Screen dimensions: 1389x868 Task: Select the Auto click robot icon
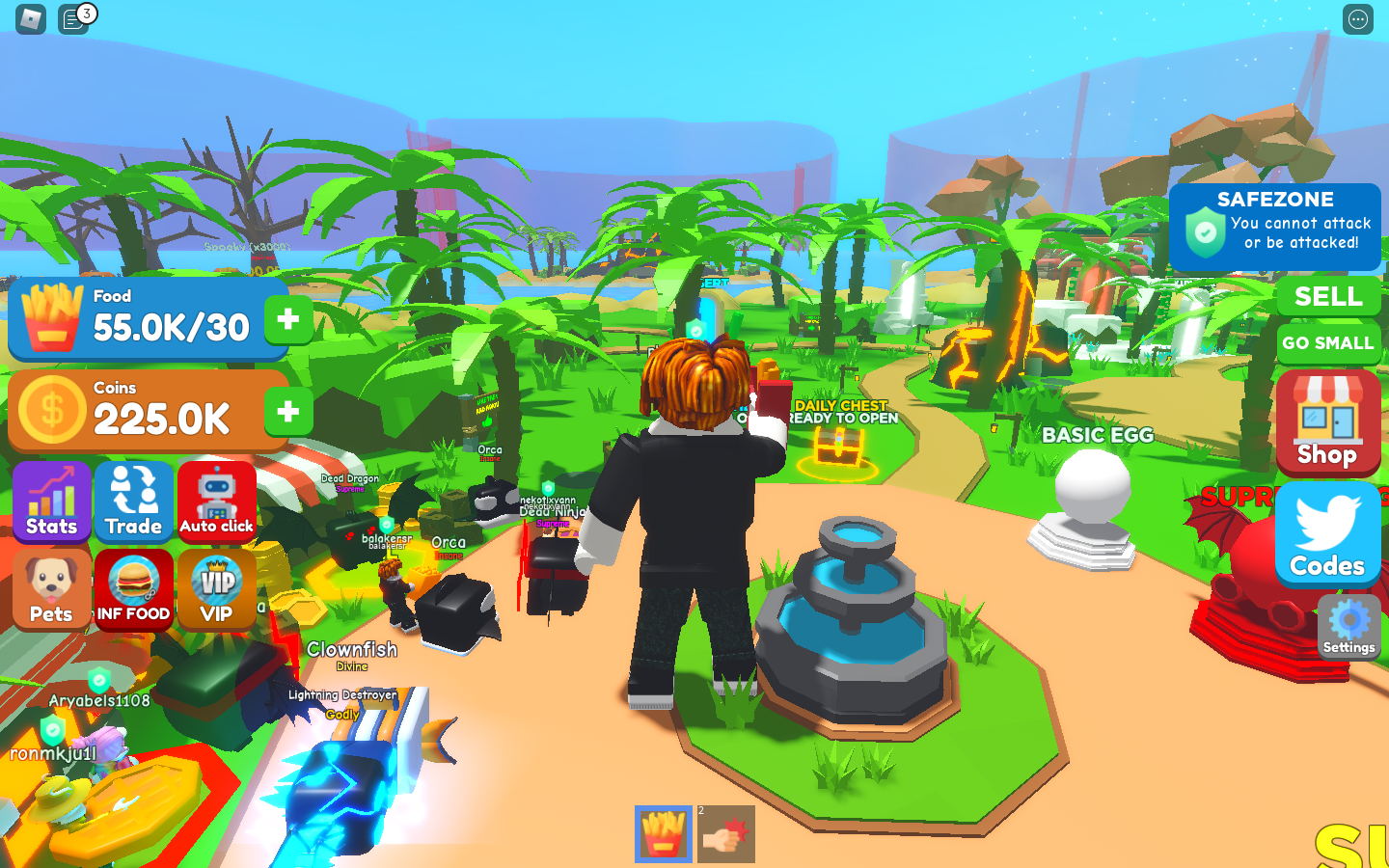coord(217,501)
